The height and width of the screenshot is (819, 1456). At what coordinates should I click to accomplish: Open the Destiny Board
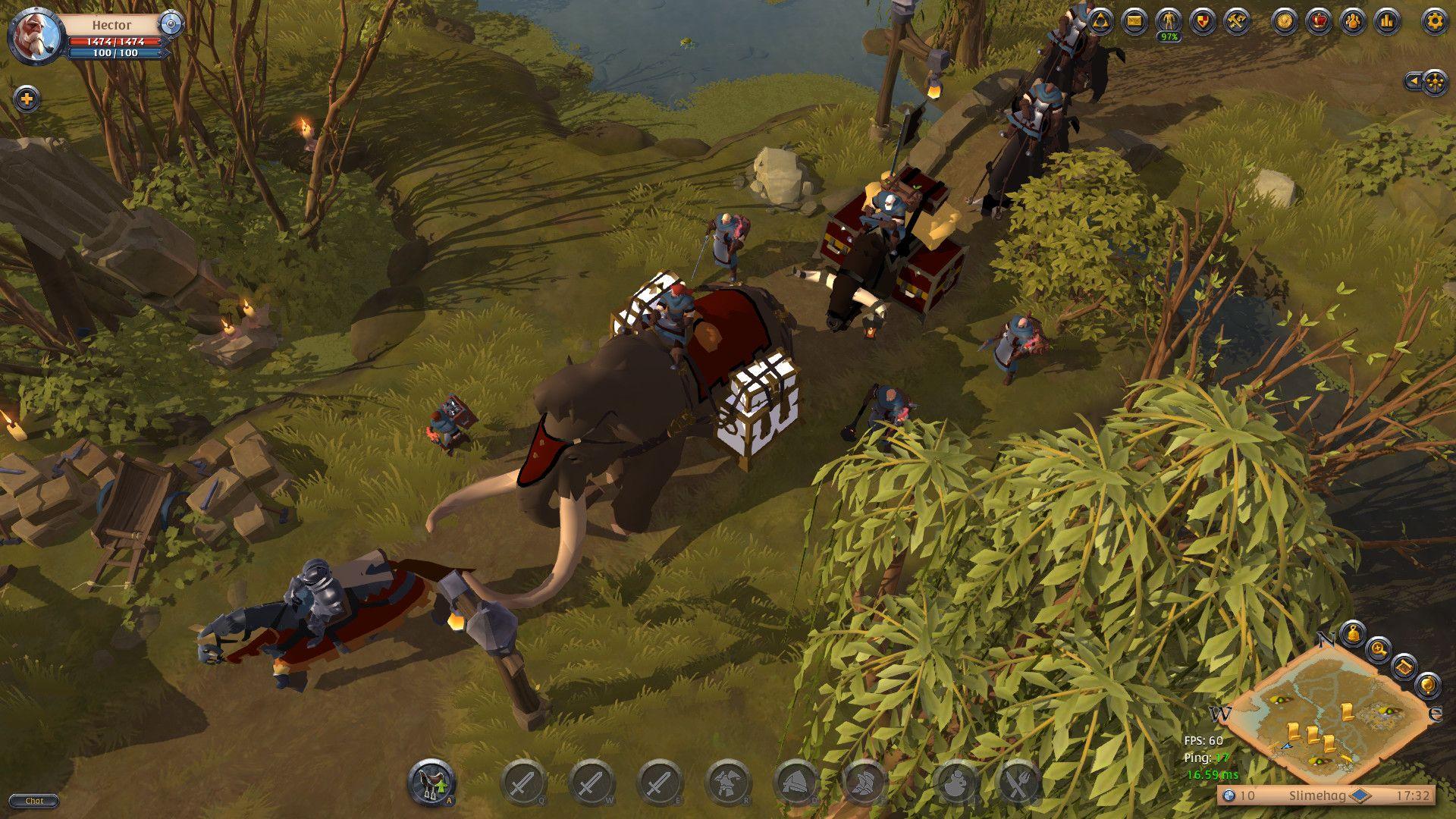tap(1102, 22)
